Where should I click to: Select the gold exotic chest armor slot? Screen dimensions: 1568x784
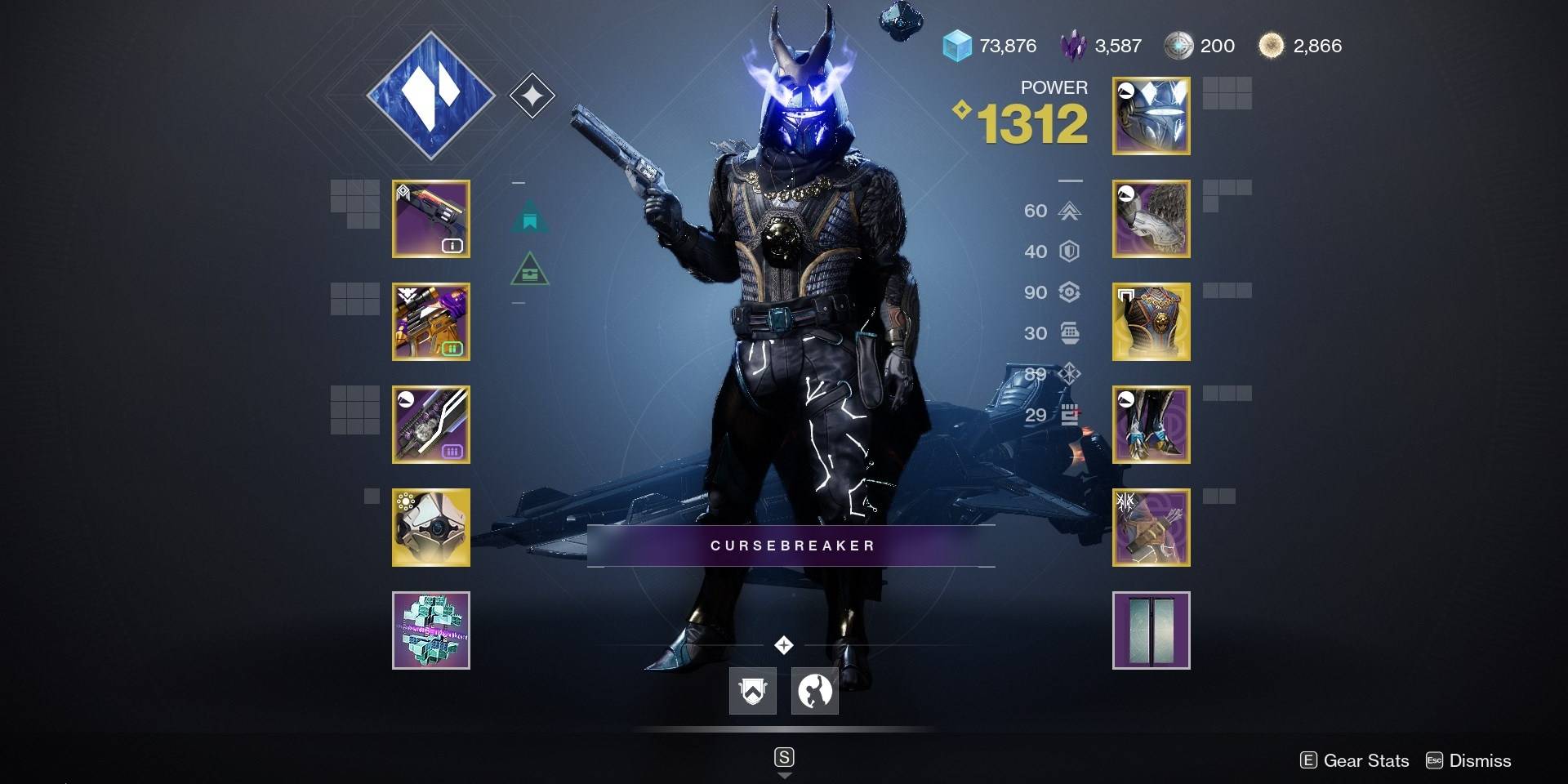(x=1151, y=322)
